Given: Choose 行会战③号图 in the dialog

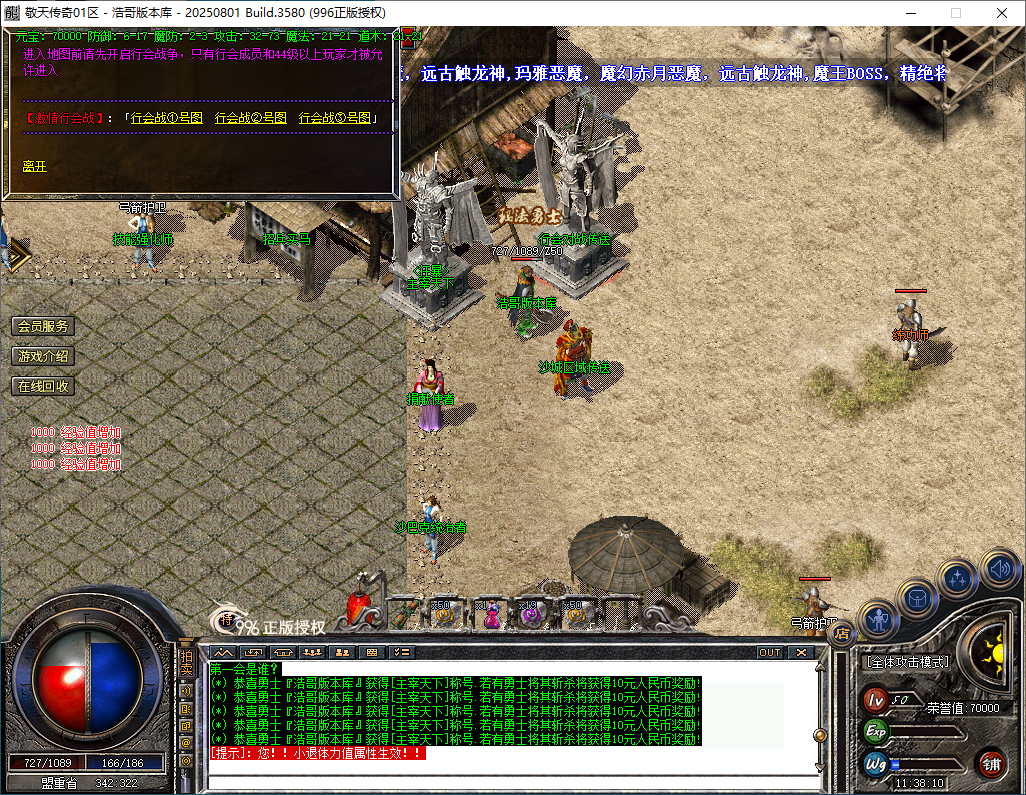Looking at the screenshot, I should [334, 118].
